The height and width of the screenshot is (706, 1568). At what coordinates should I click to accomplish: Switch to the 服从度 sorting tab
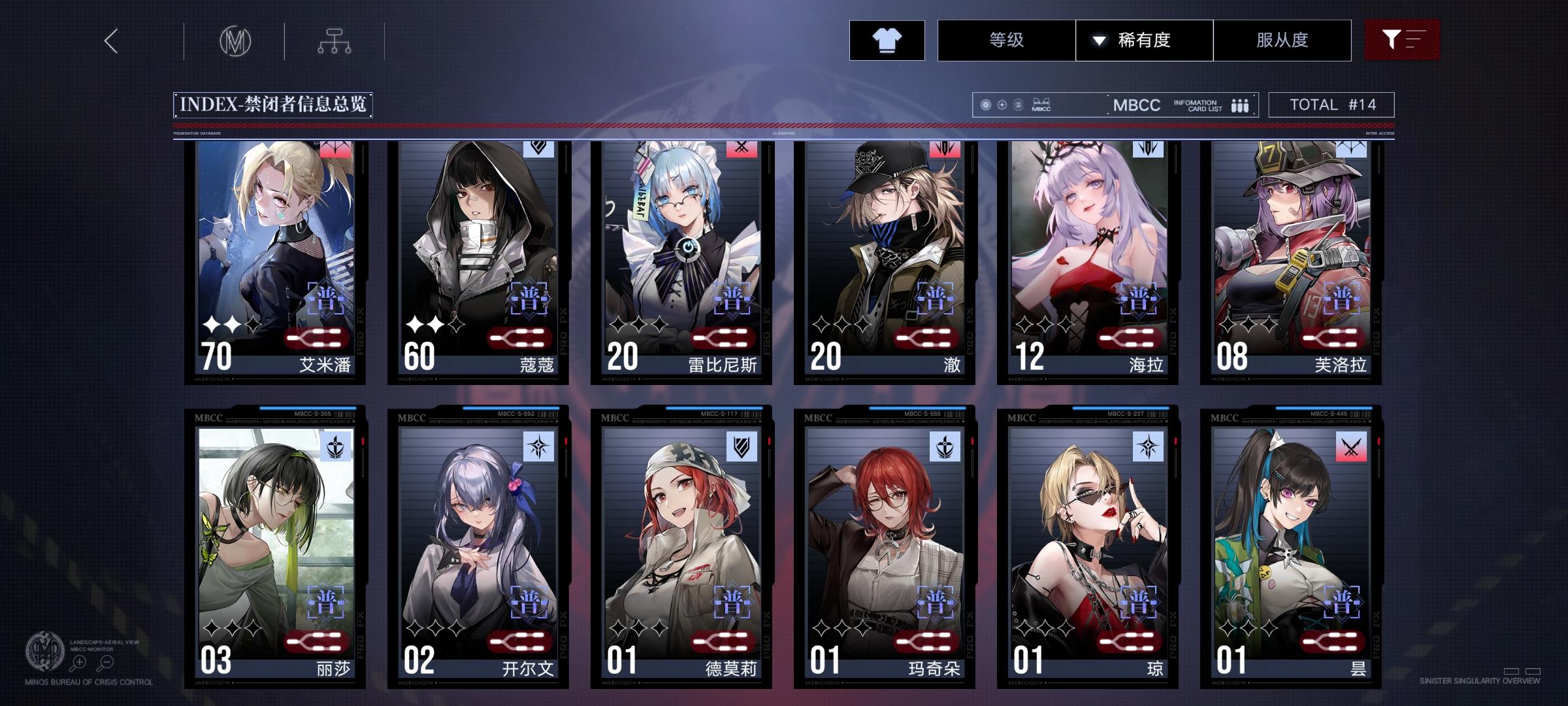point(1282,41)
